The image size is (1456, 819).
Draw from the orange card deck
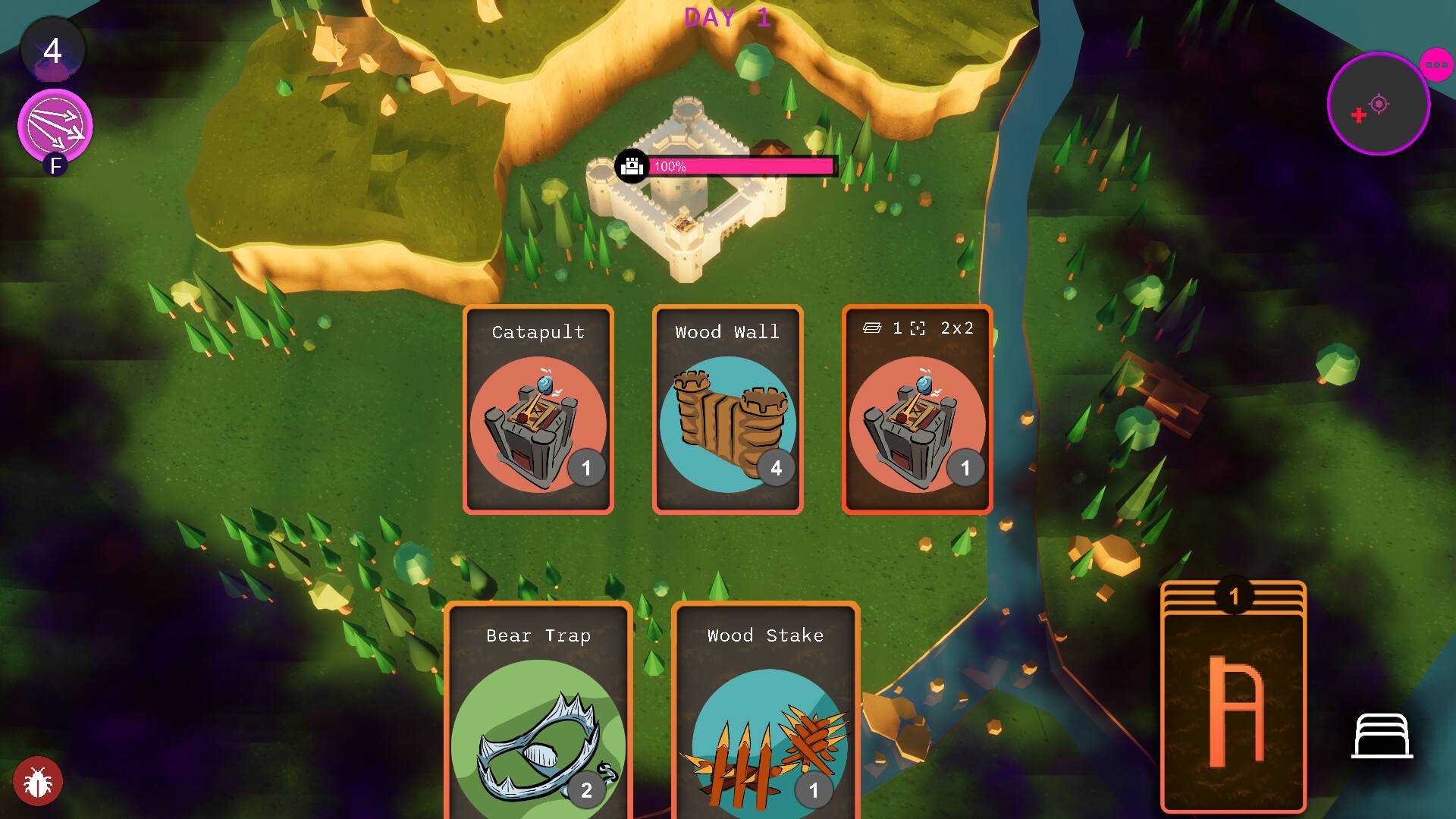1233,698
